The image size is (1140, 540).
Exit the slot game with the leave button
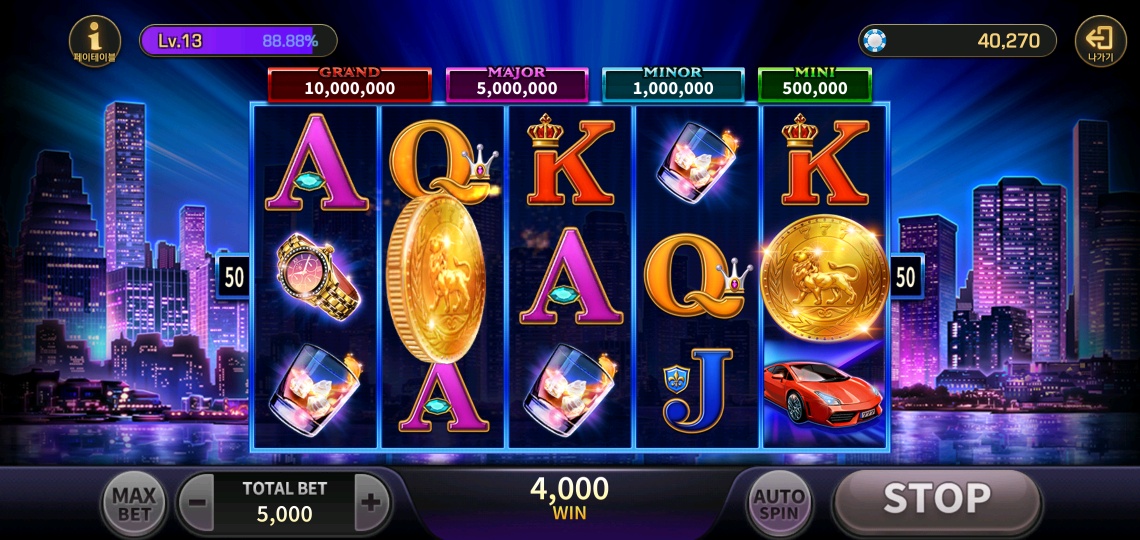(1099, 41)
